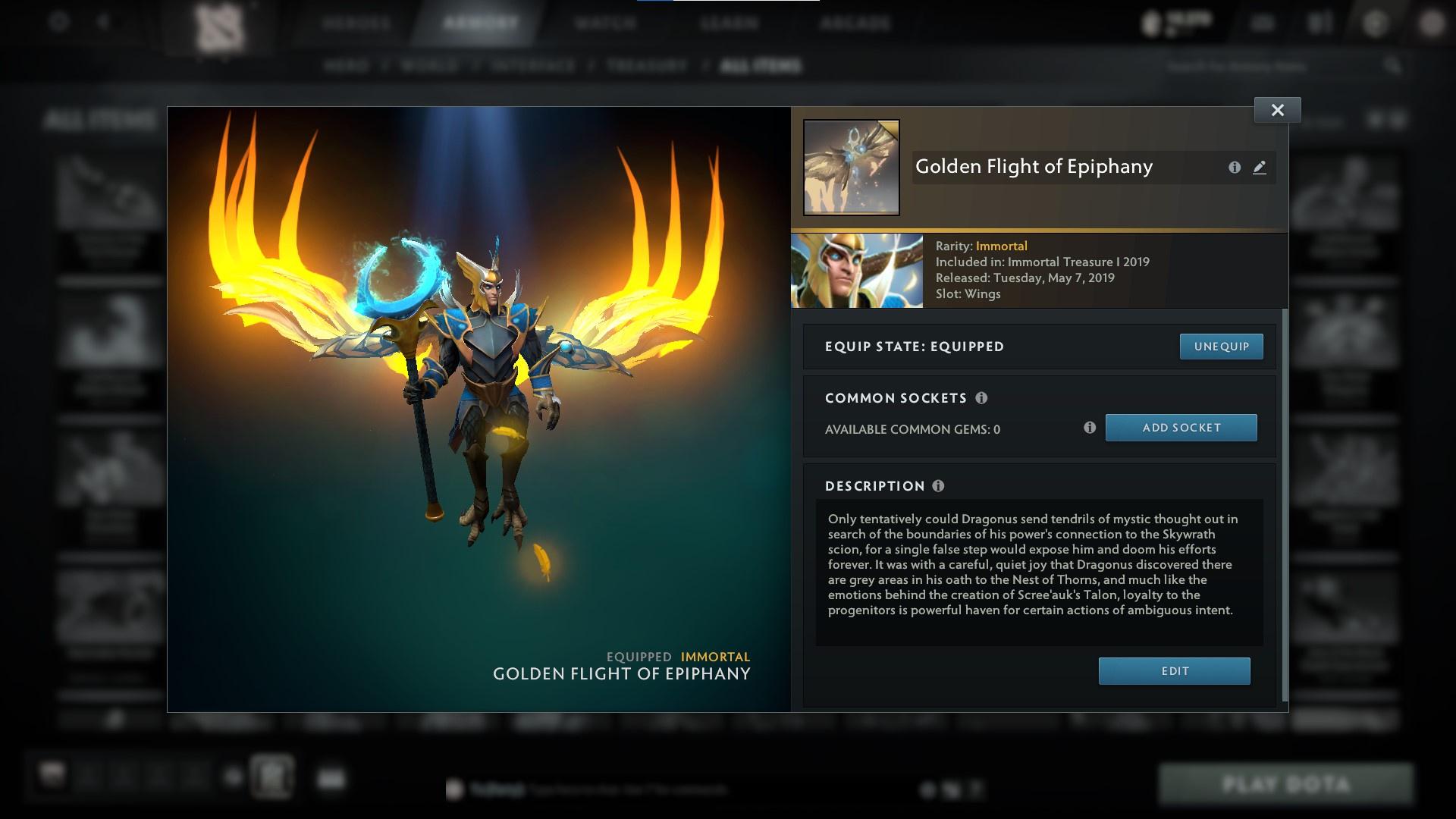Open settings via the gear icon top-left
This screenshot has width=1456, height=819.
pos(58,23)
